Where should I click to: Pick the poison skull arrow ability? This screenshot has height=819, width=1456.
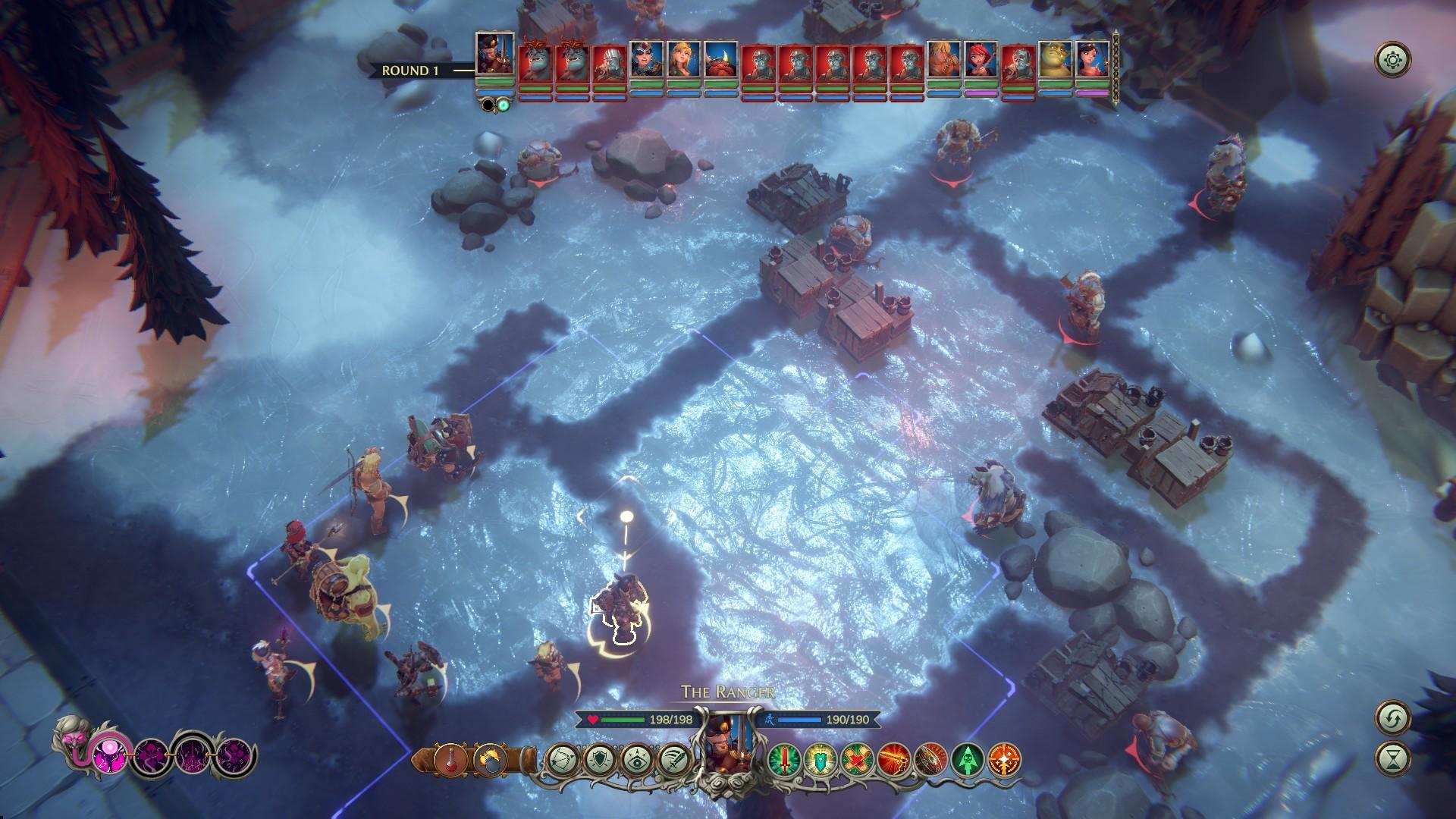click(967, 760)
